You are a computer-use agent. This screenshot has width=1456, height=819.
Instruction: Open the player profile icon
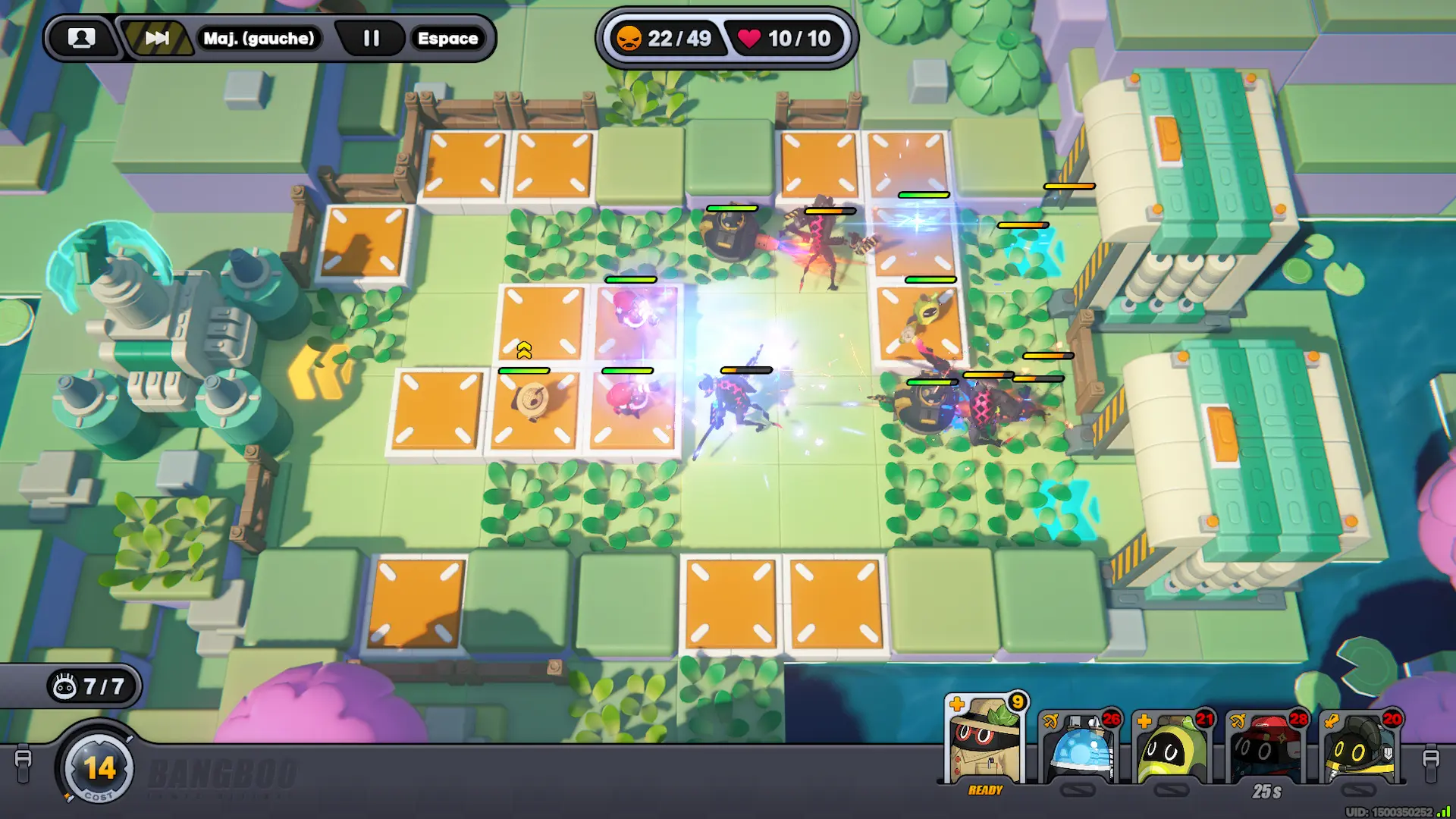click(x=81, y=38)
